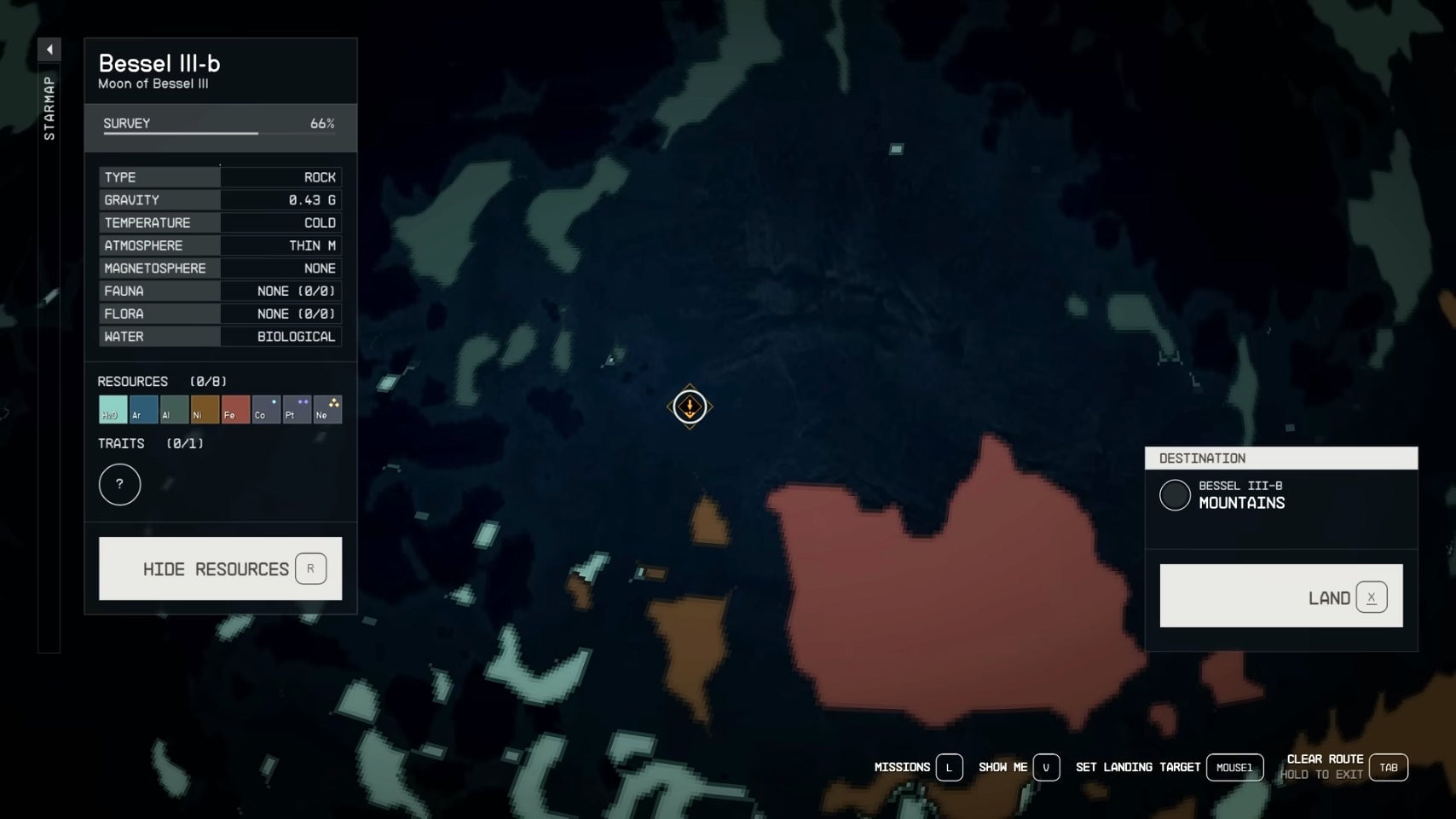Collapse the panel with the Starmap back arrow

coord(49,49)
